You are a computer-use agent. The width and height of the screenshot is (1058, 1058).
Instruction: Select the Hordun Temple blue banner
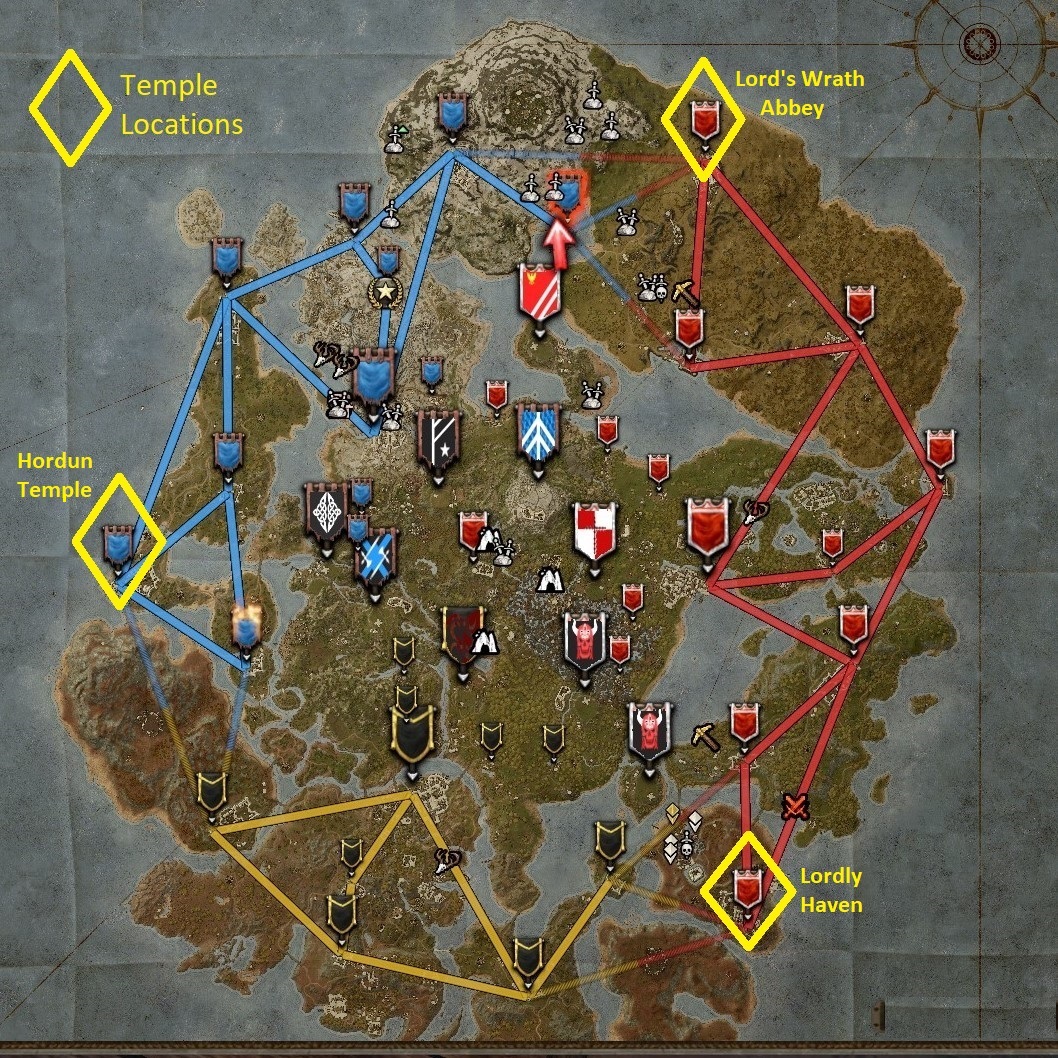[x=118, y=545]
